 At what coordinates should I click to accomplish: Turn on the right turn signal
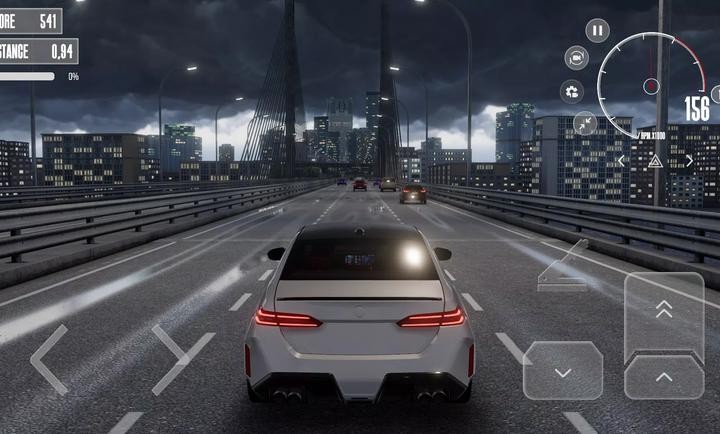(x=689, y=160)
